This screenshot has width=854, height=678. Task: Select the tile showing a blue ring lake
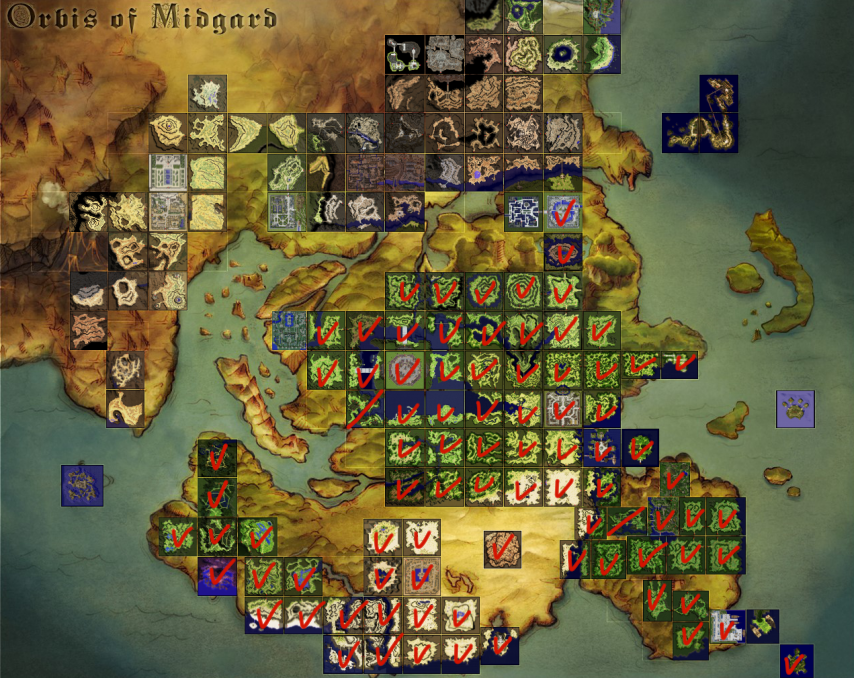coord(562,55)
